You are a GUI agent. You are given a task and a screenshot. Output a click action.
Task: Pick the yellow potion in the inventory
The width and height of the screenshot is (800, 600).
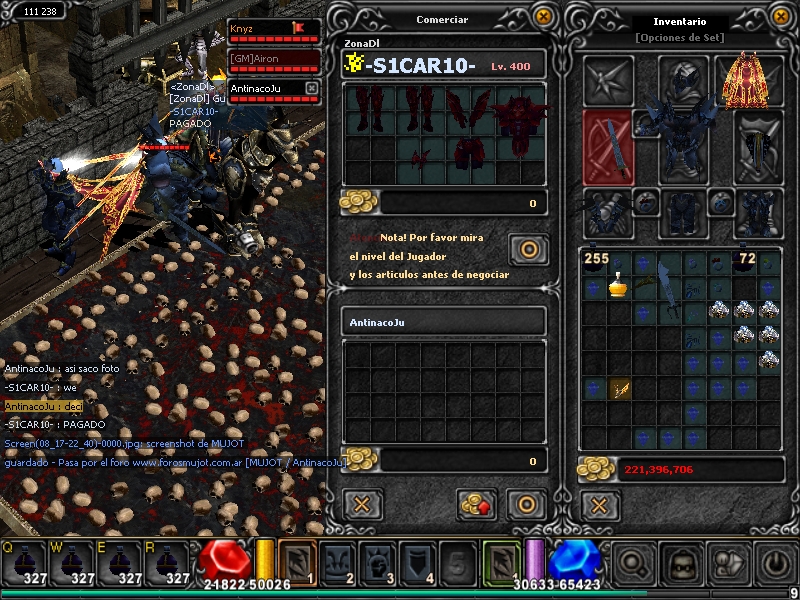(619, 287)
